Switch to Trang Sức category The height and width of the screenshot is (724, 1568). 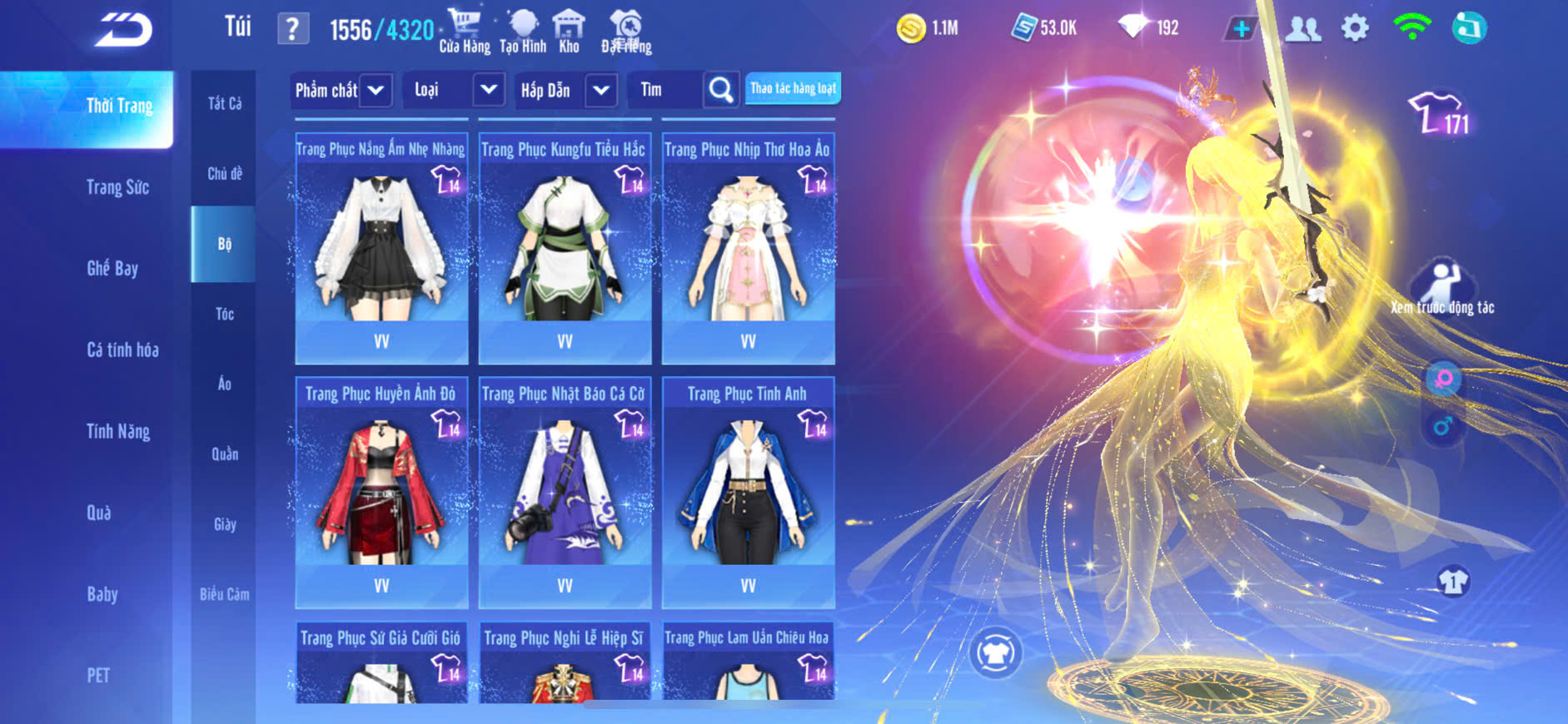pyautogui.click(x=117, y=187)
